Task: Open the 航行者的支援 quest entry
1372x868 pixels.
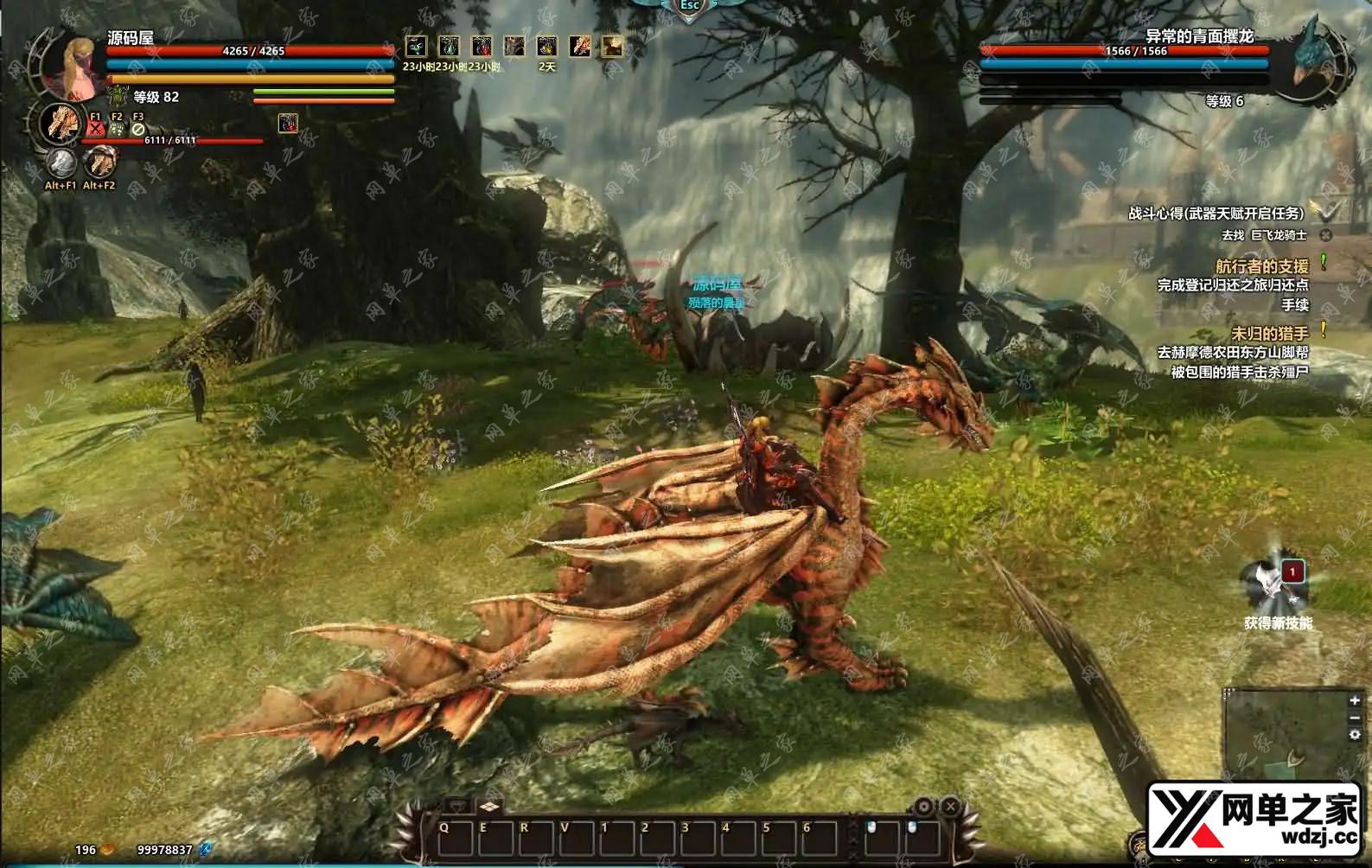Action: click(x=1262, y=266)
